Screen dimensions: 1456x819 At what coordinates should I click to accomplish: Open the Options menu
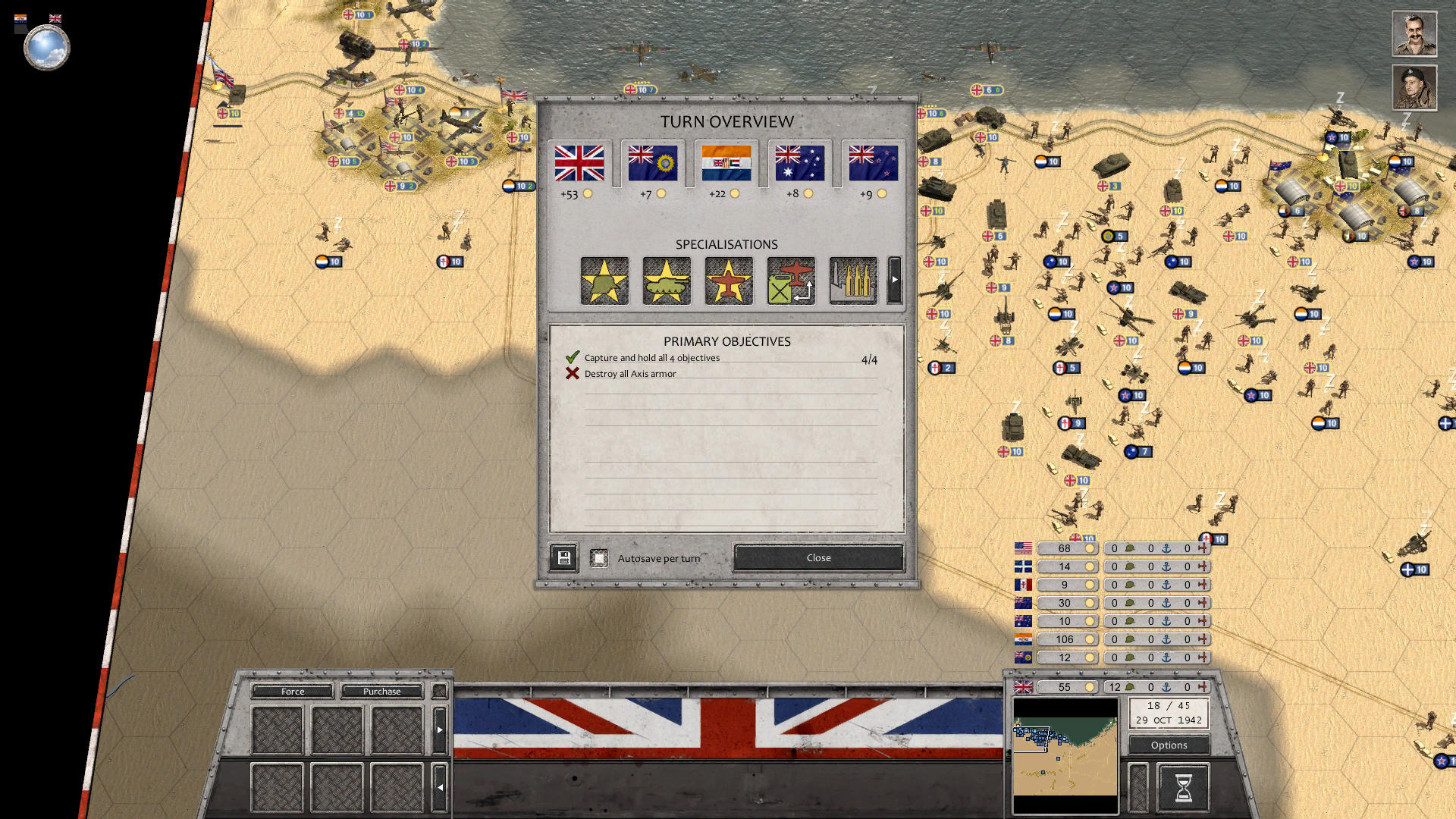click(x=1168, y=745)
